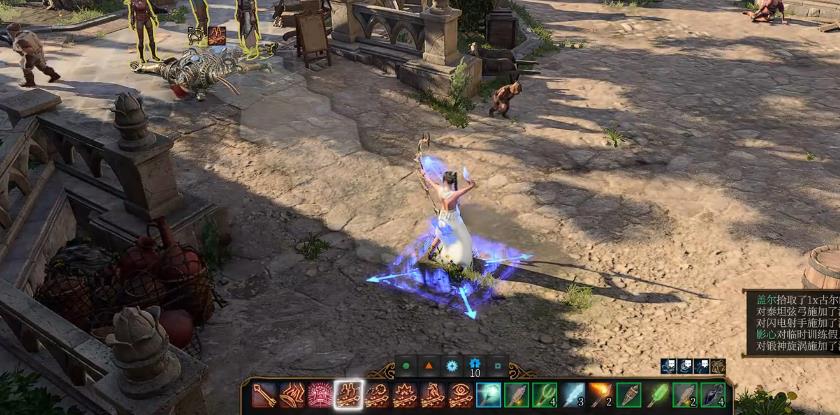
Task: Toggle the green circle action filter
Action: tap(406, 367)
